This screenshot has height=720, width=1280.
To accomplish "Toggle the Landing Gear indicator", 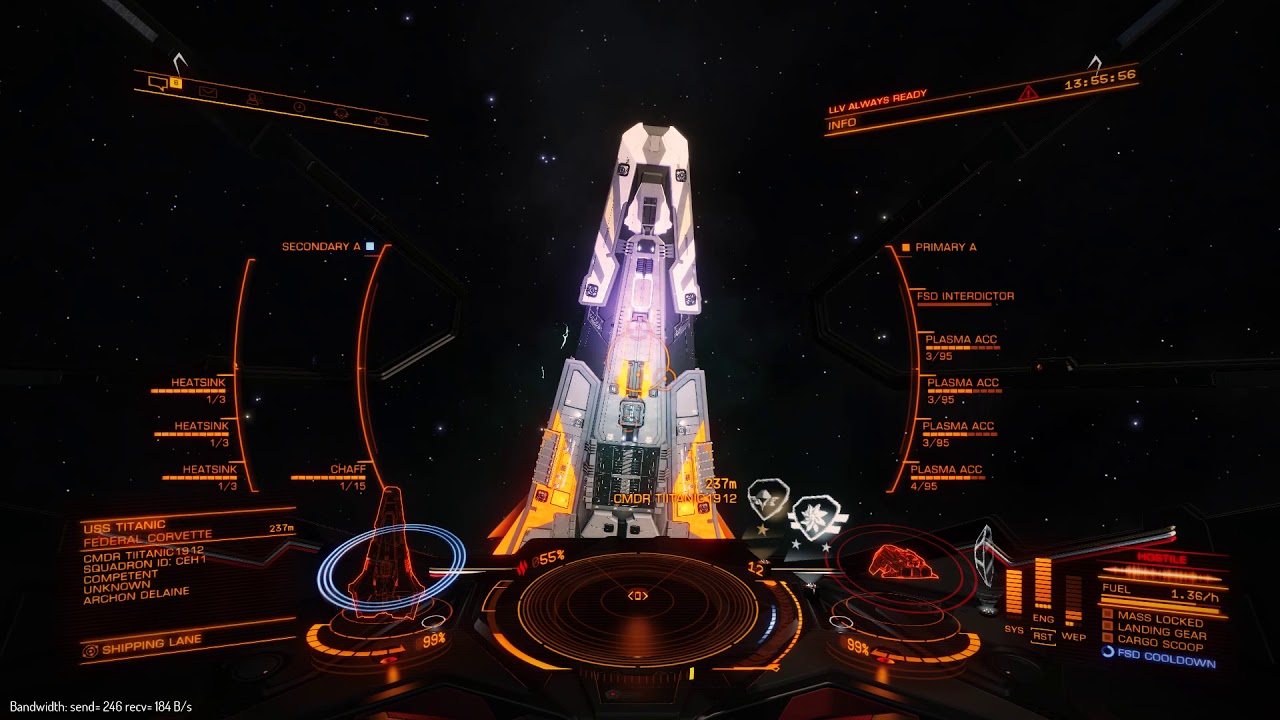I will coord(1160,633).
